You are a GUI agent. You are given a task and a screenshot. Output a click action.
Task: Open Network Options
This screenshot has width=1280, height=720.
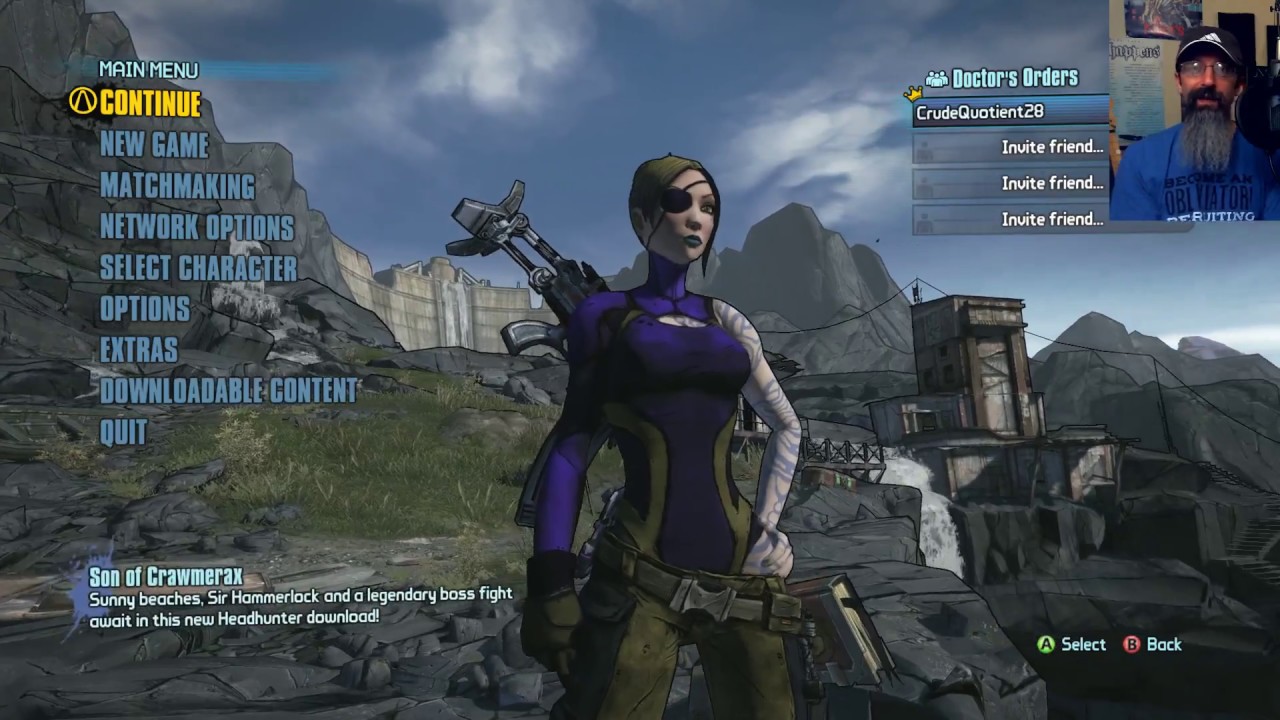[197, 227]
